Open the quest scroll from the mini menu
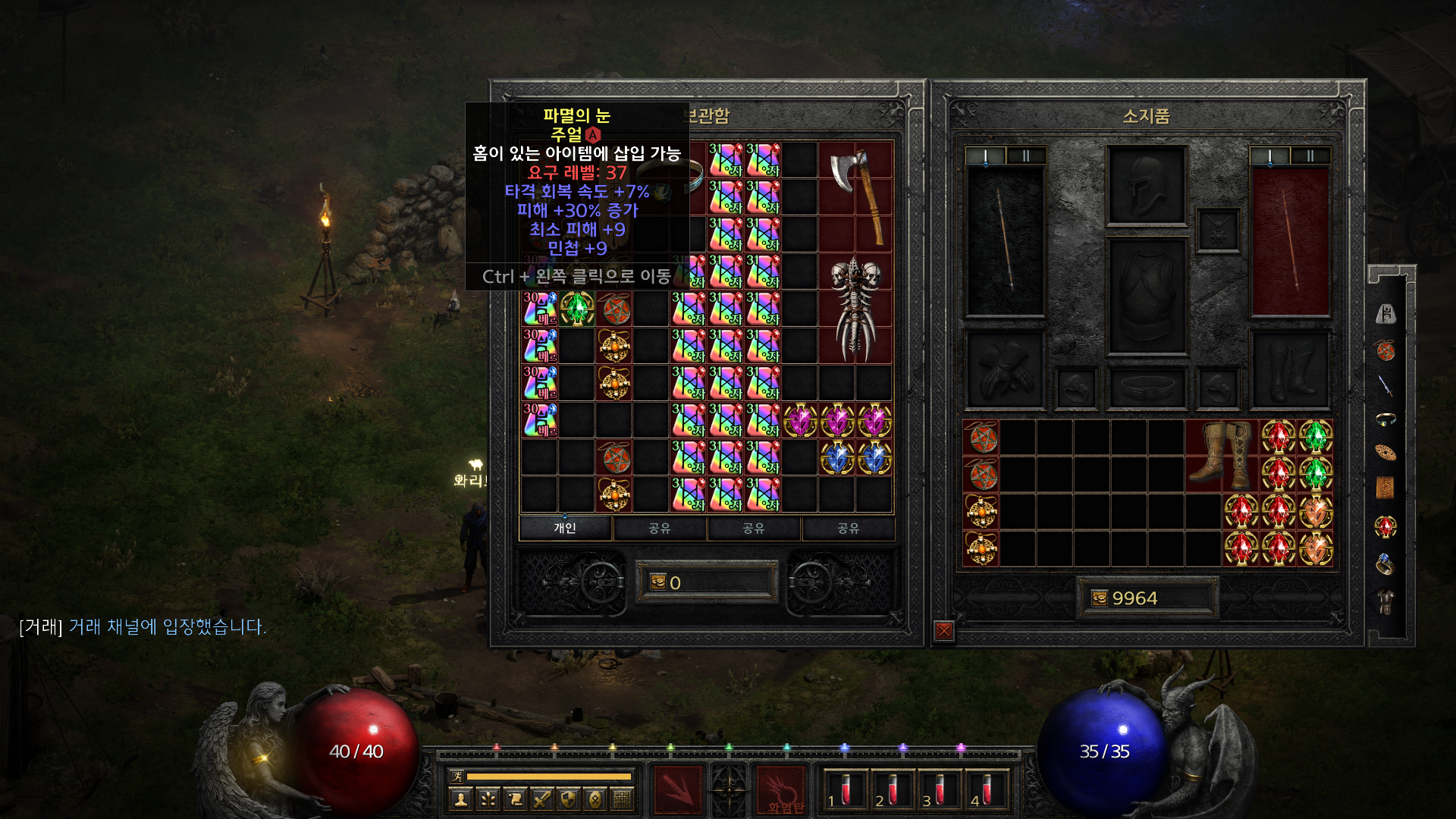The width and height of the screenshot is (1456, 819). [x=516, y=799]
